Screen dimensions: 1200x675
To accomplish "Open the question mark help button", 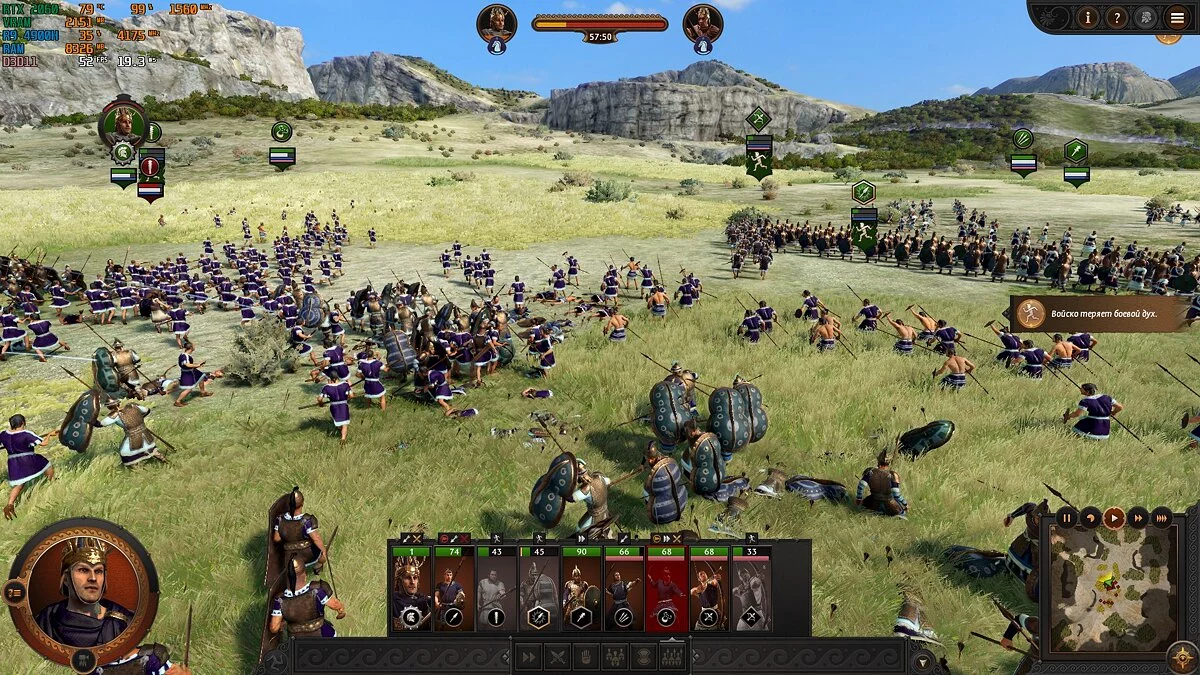I will 1118,17.
